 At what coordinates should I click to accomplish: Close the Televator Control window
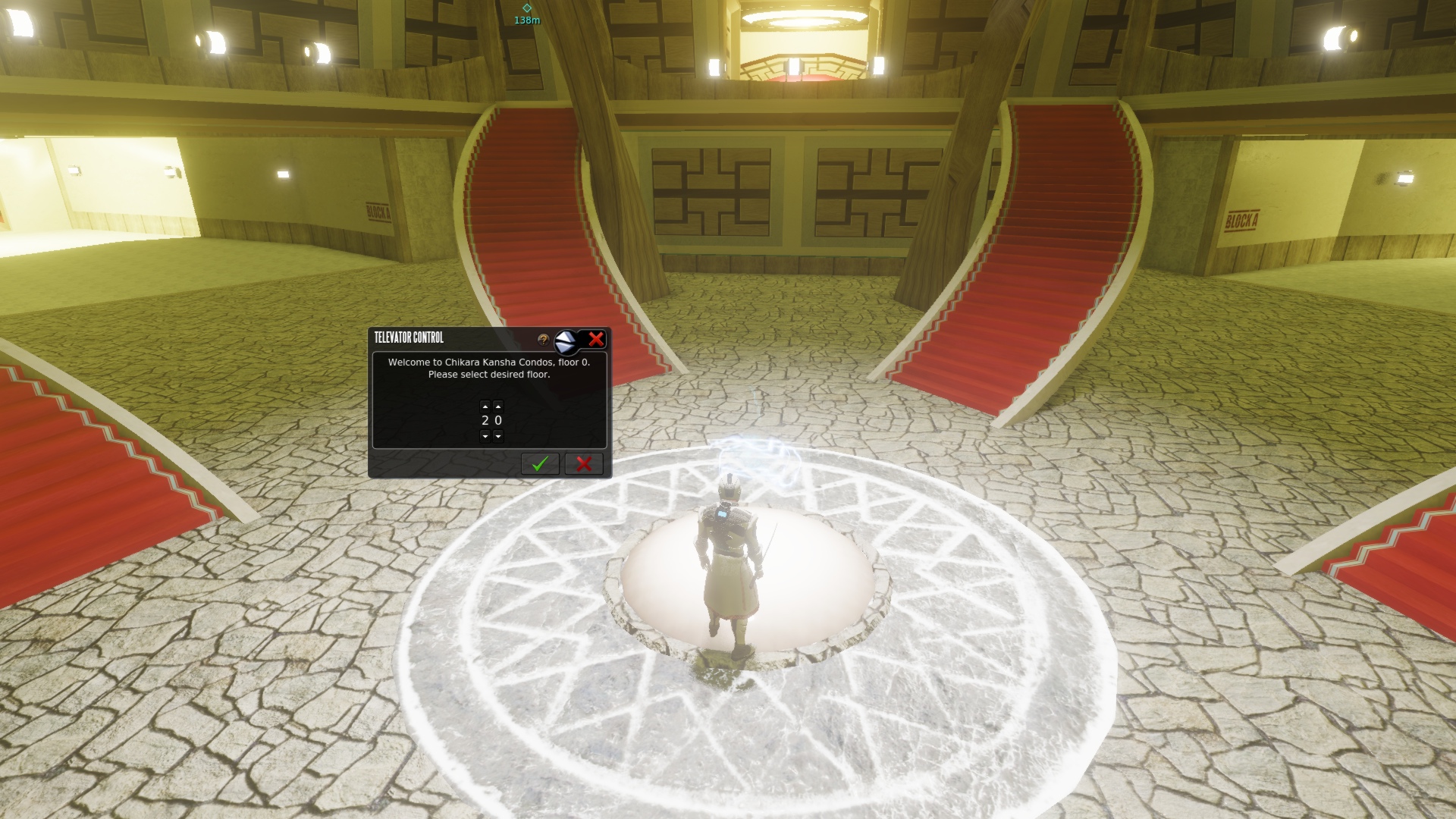(596, 339)
